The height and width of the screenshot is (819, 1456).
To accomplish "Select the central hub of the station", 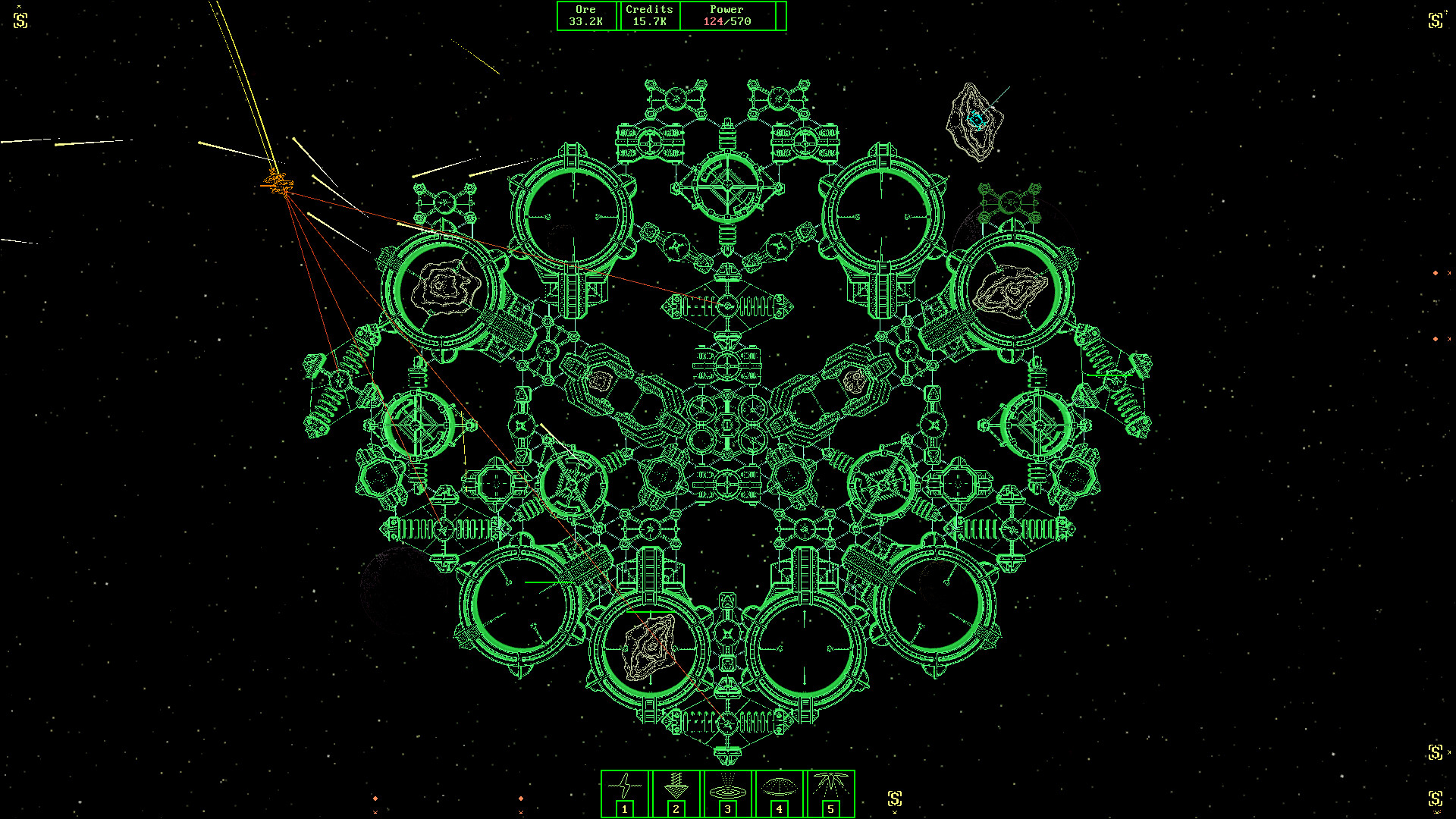I will coord(728,425).
